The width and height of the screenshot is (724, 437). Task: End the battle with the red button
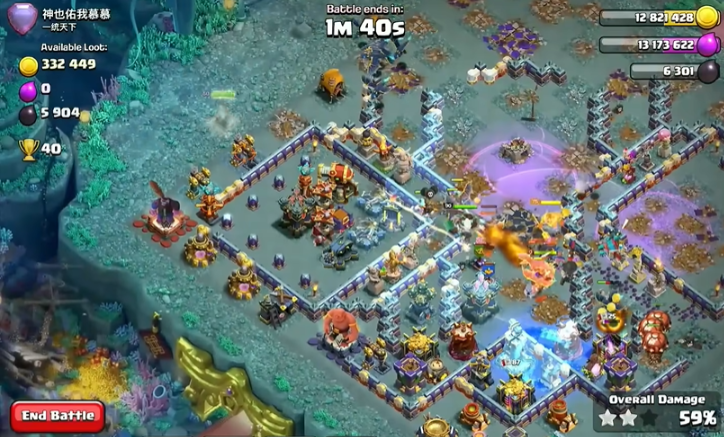tap(58, 415)
